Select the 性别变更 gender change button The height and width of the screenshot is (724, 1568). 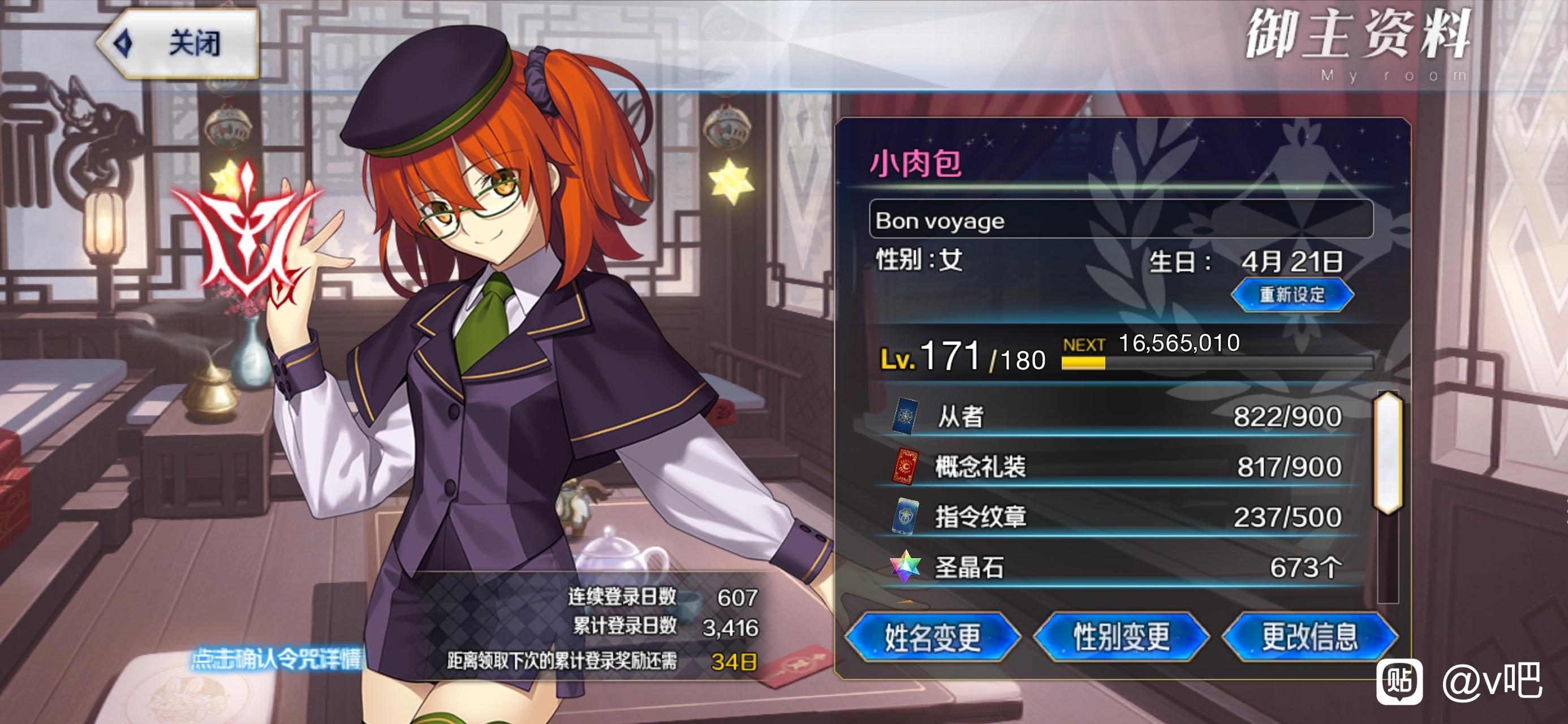coord(1121,637)
